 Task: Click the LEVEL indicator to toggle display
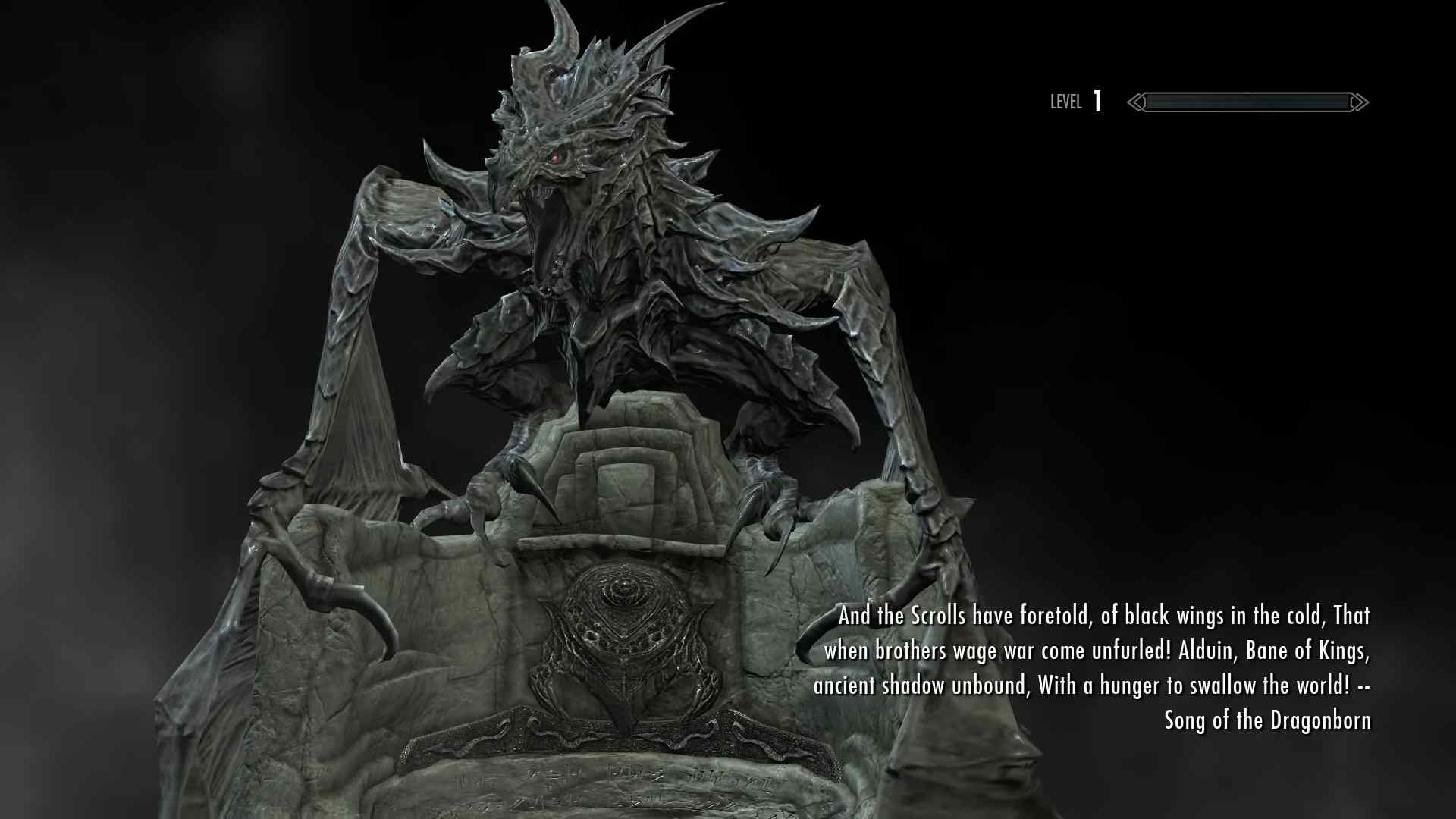1066,102
